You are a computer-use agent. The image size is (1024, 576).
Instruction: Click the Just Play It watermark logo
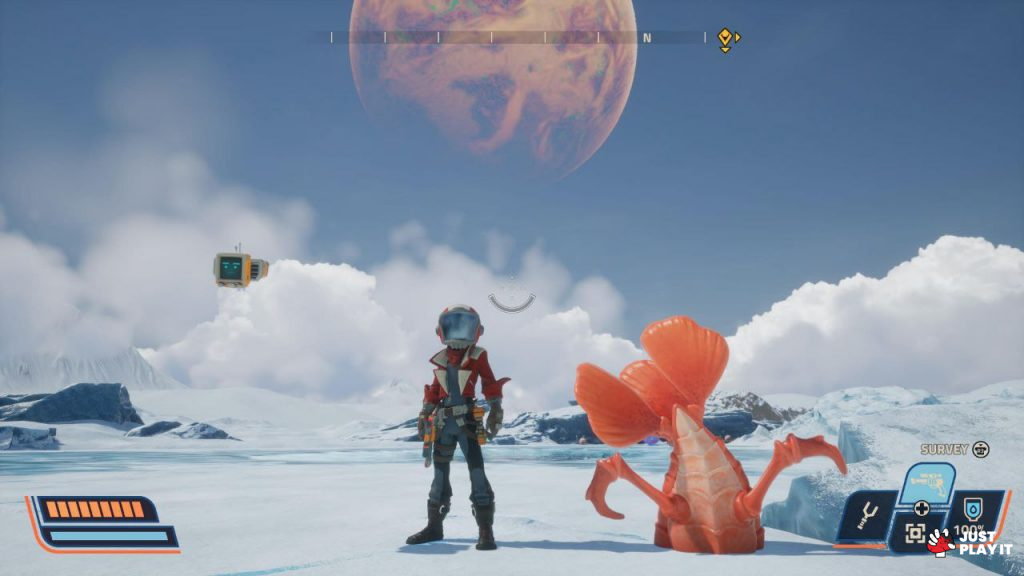coord(968,542)
